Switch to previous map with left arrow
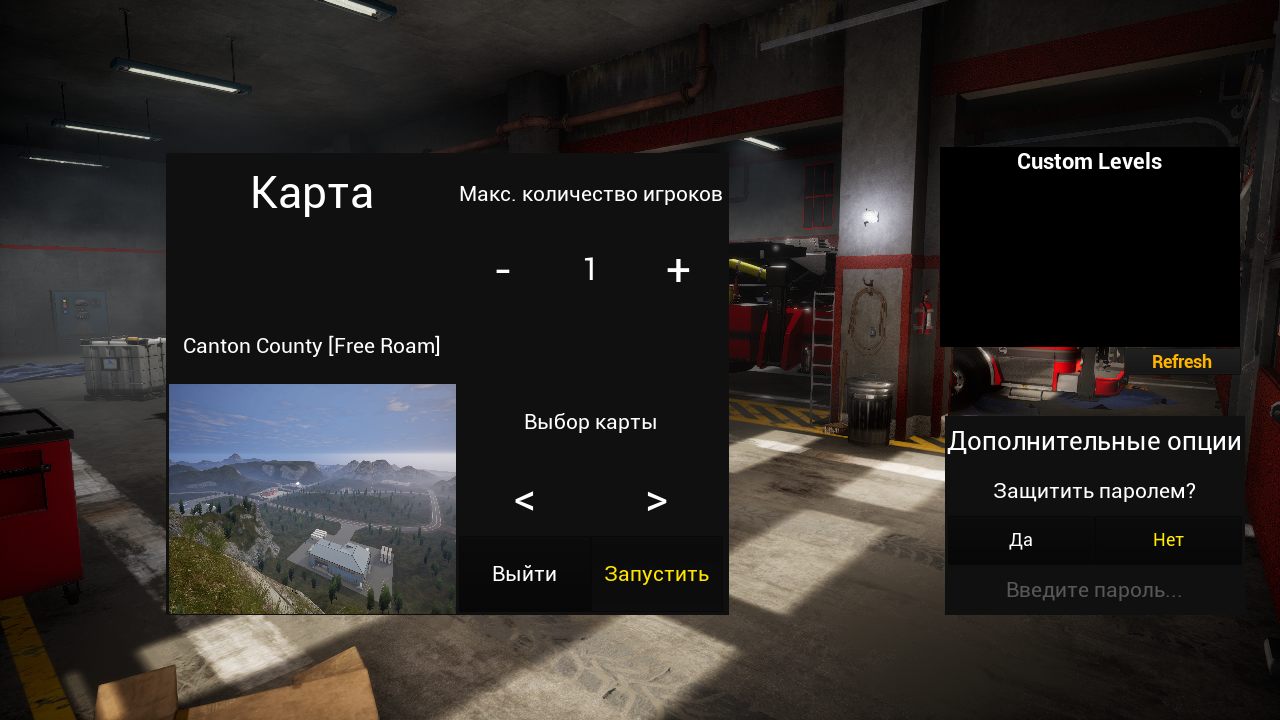Screen dimensions: 1280x720 coord(524,501)
